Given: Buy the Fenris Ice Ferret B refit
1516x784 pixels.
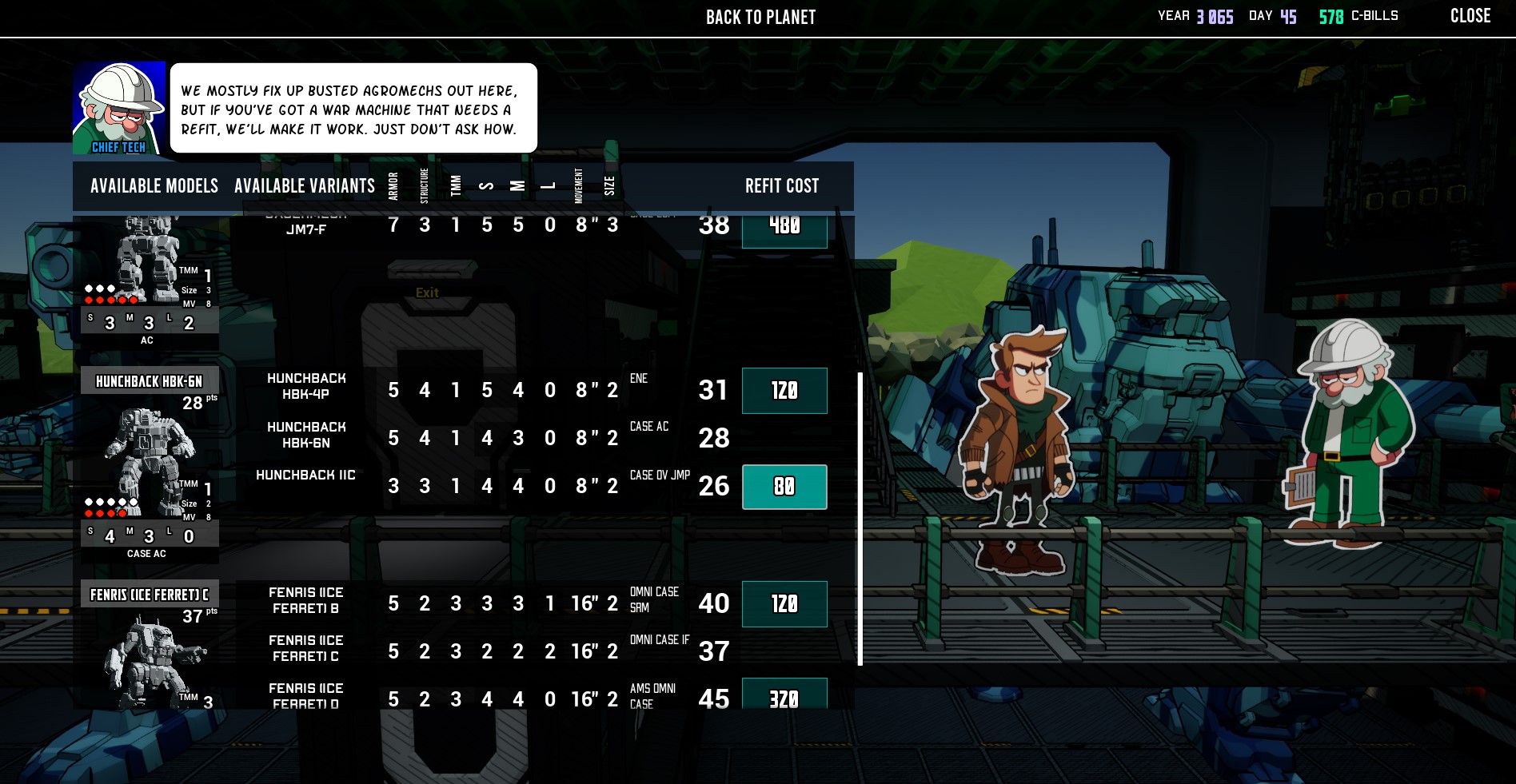Looking at the screenshot, I should pos(784,604).
